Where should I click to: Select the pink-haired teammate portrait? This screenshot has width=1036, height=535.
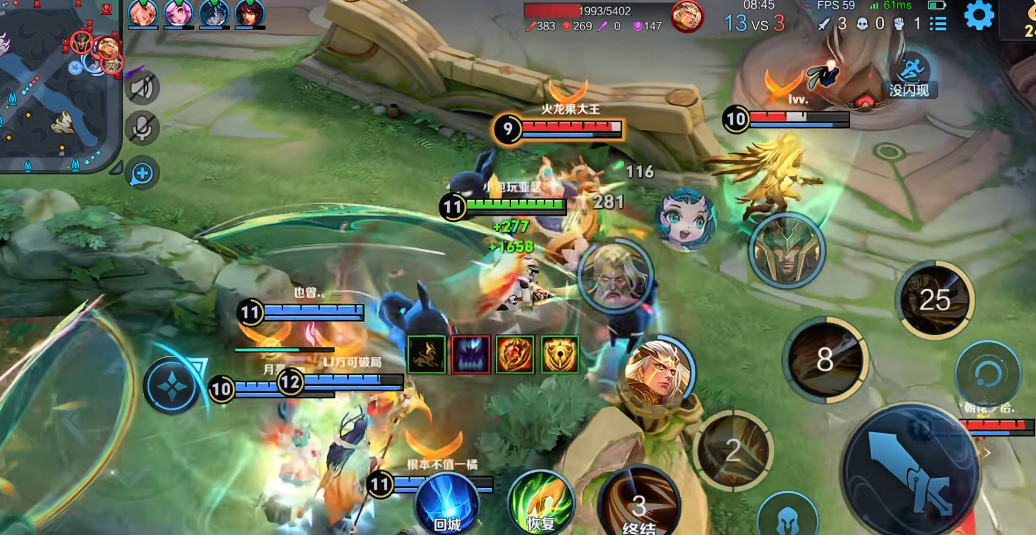click(x=180, y=13)
